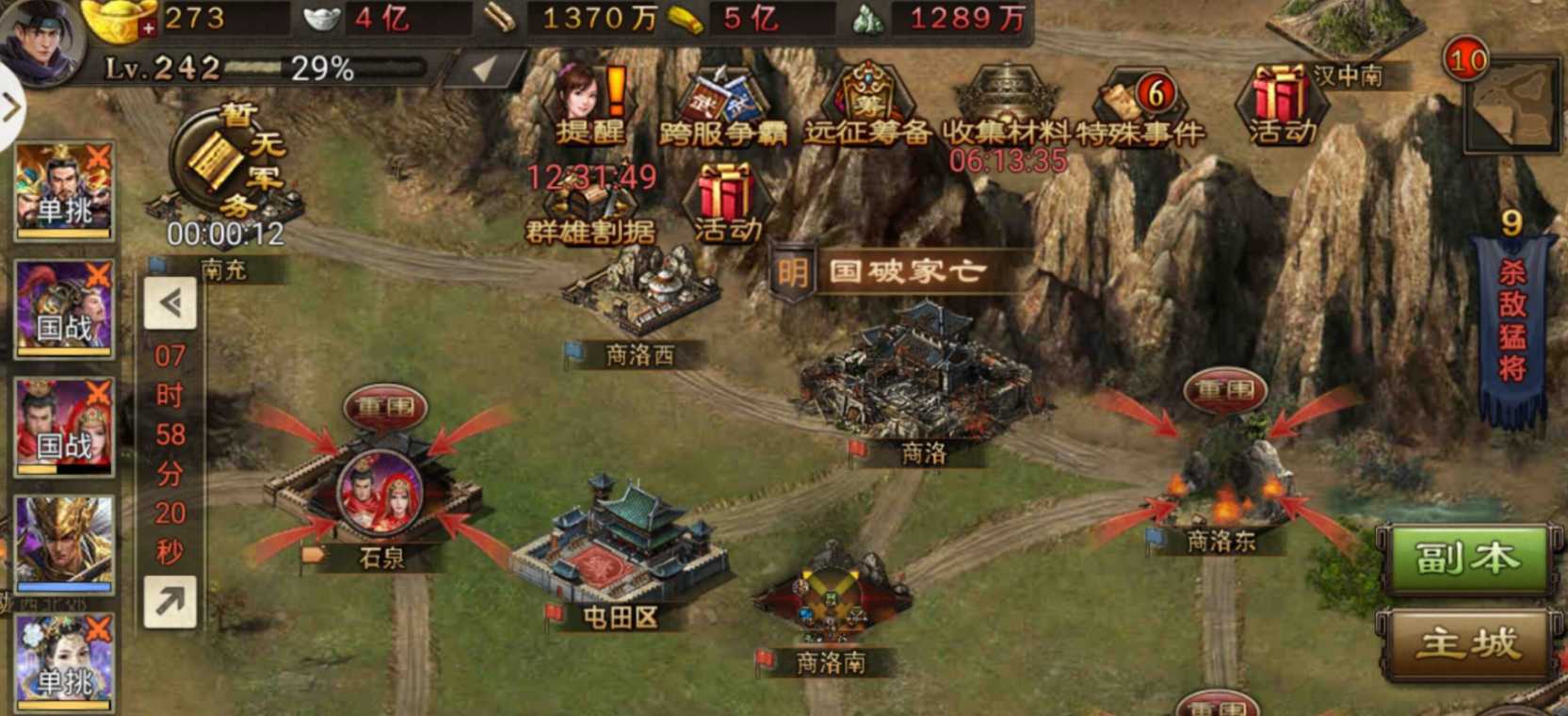Enter the 副本 dungeon button
The image size is (1568, 716).
[1470, 557]
